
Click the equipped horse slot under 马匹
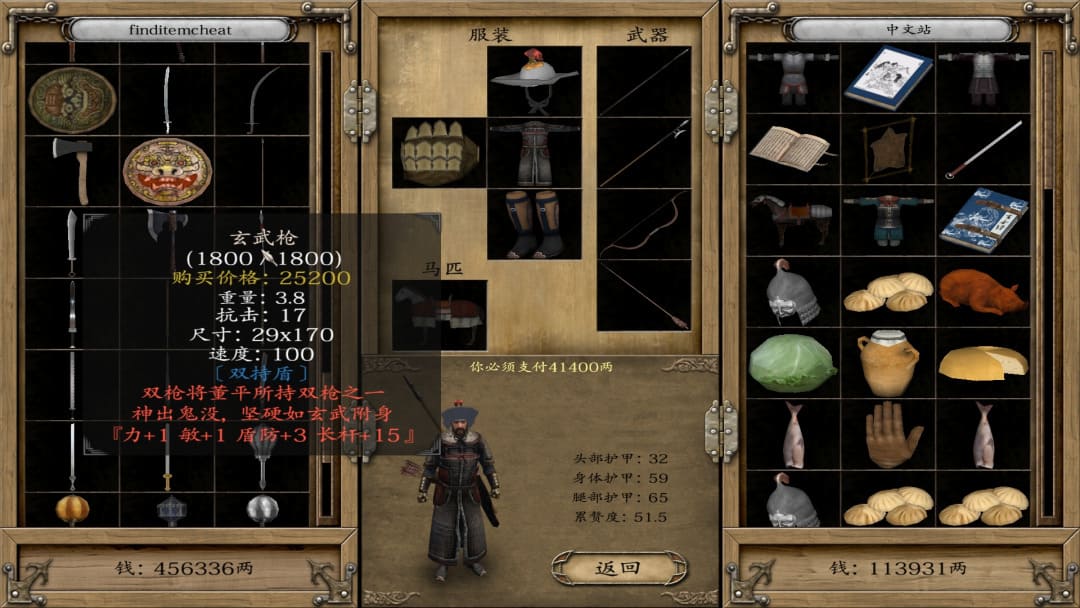(x=439, y=314)
